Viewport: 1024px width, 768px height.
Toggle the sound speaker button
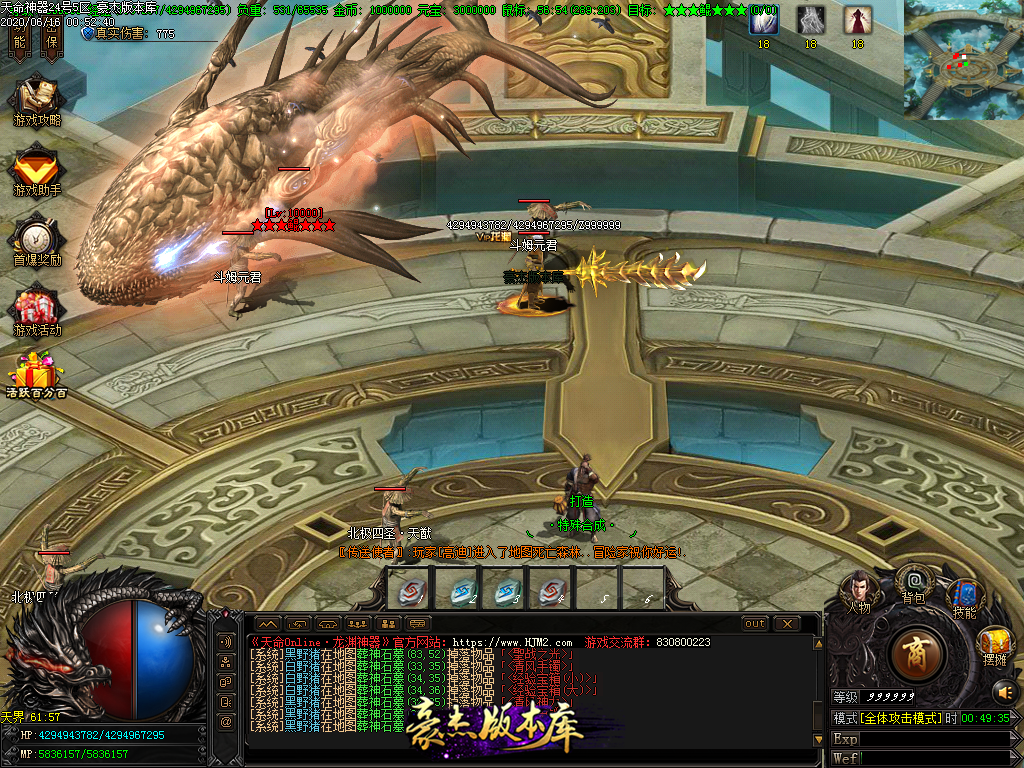click(x=1003, y=690)
